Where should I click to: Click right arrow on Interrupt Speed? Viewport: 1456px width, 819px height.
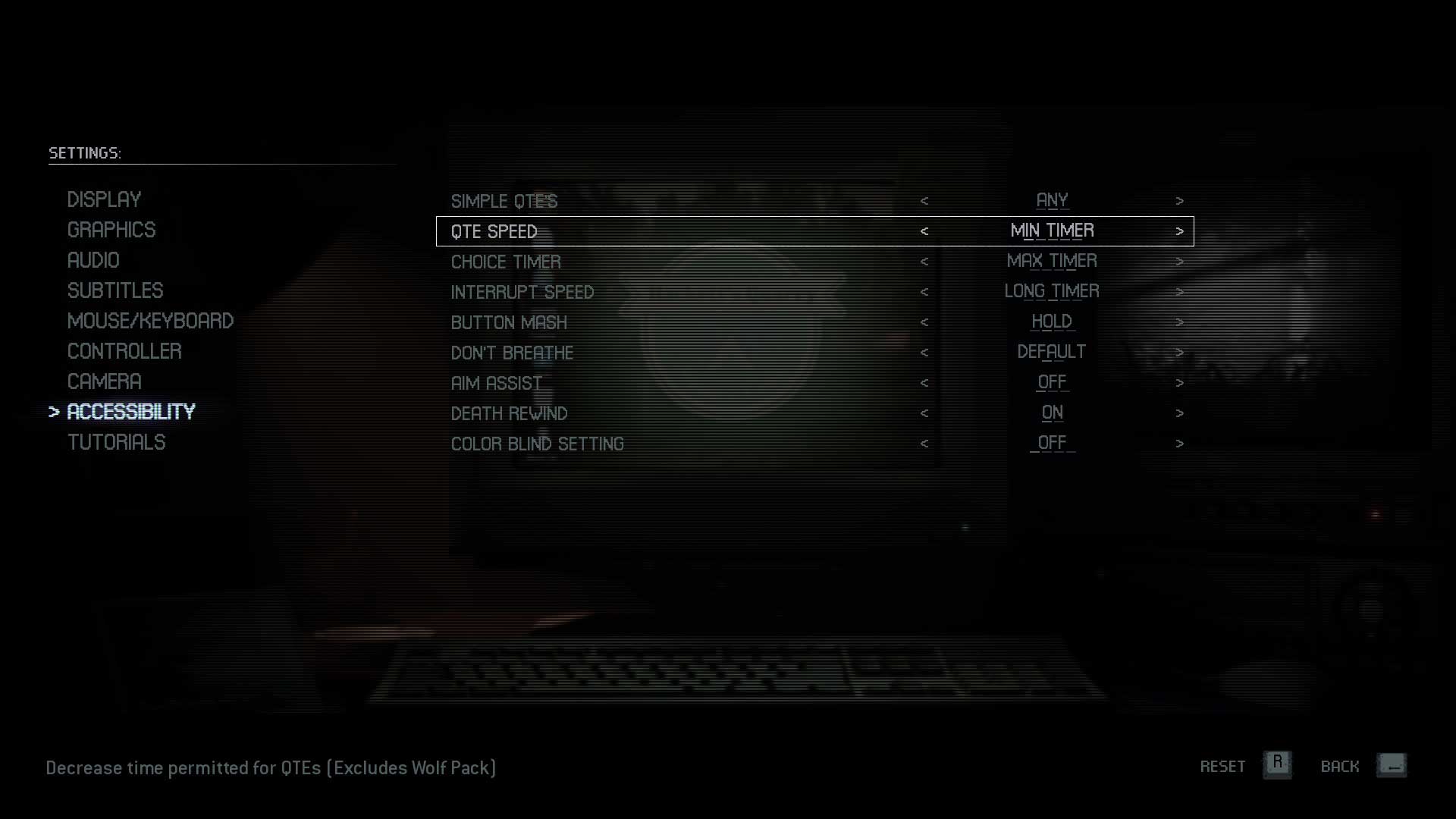pos(1180,292)
